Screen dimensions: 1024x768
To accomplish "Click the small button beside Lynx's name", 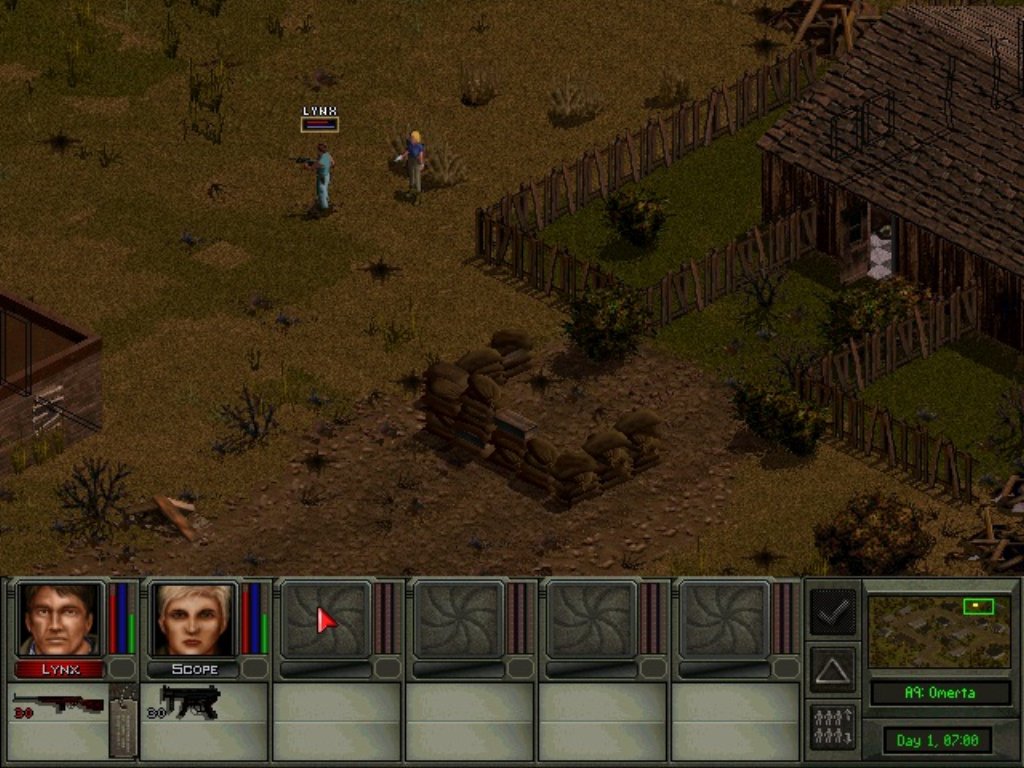I will click(x=122, y=668).
